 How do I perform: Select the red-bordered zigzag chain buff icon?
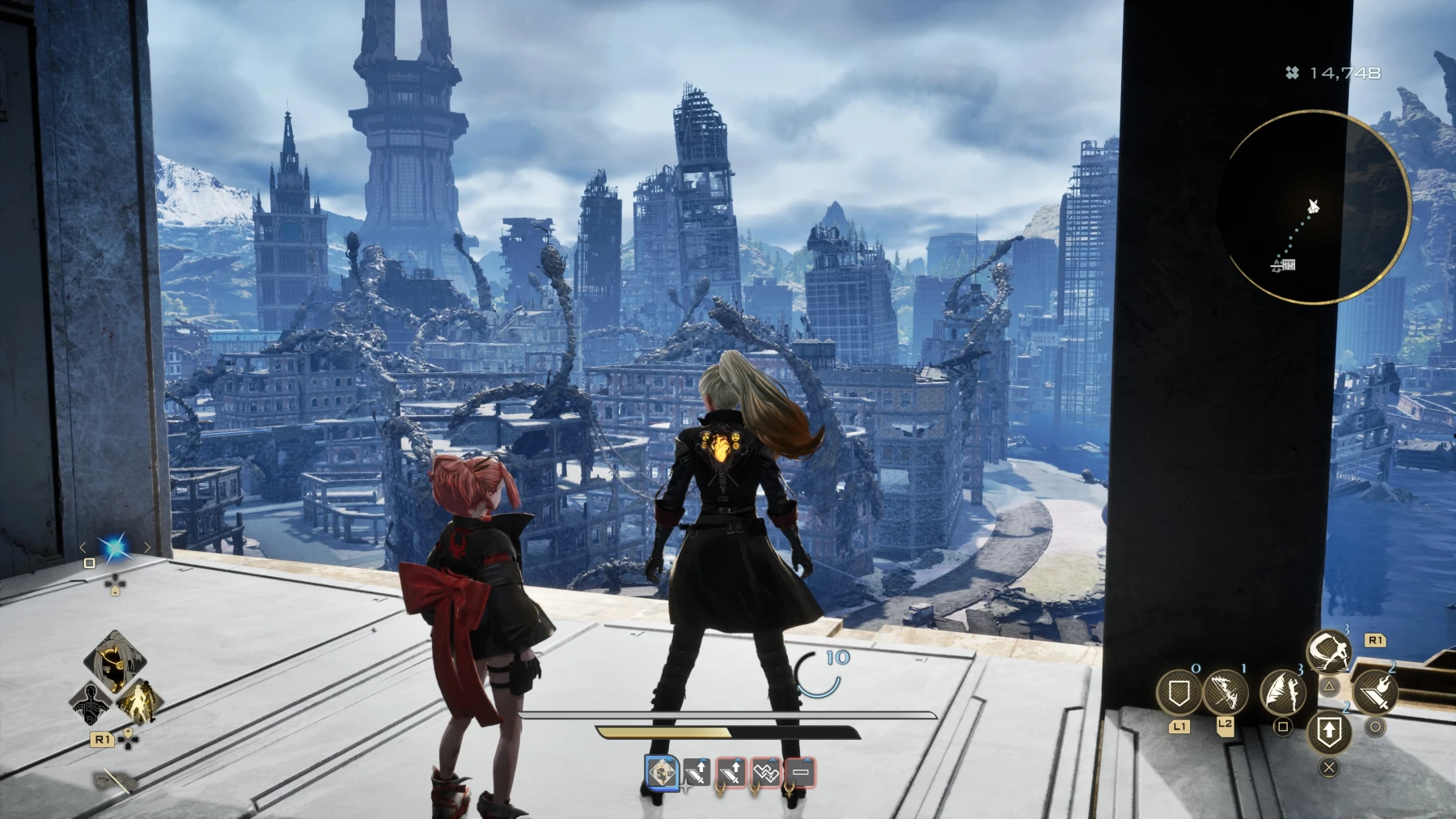point(765,773)
